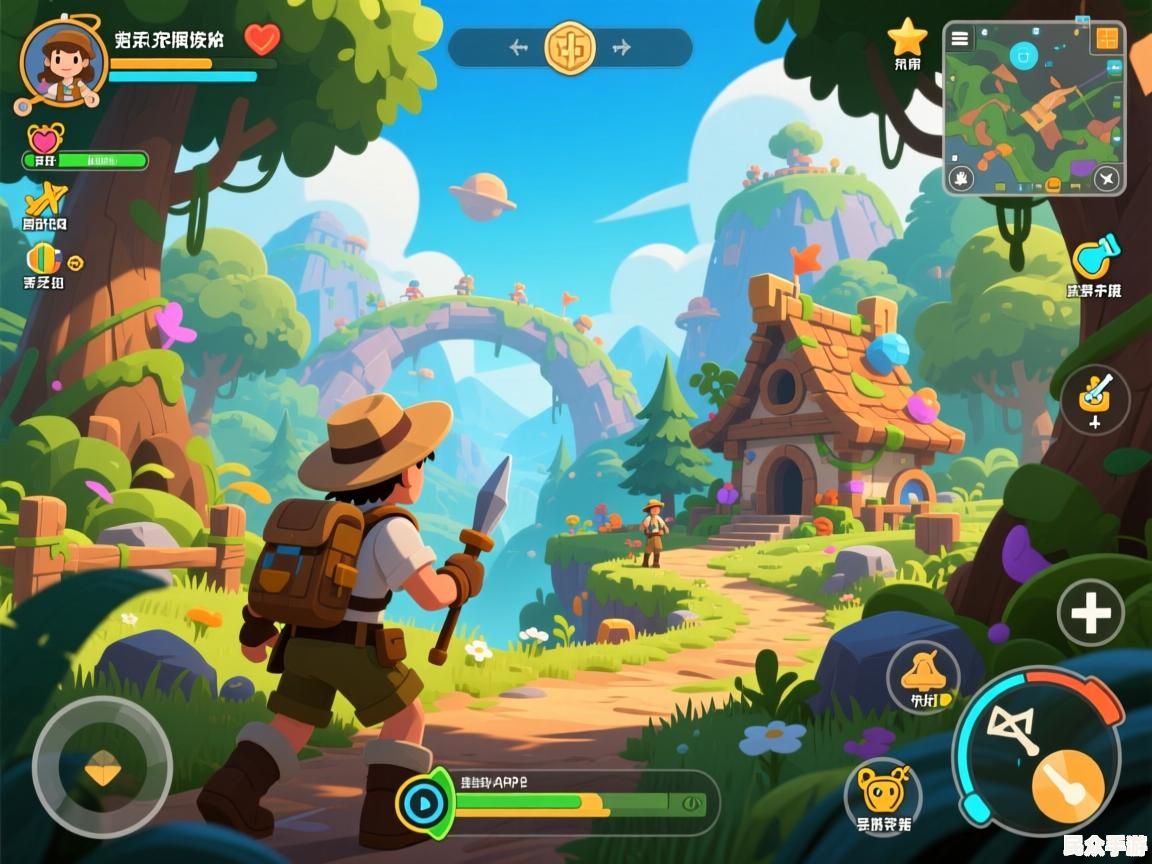Activate the round brush tool button
The image size is (1152, 864).
(x=1095, y=399)
